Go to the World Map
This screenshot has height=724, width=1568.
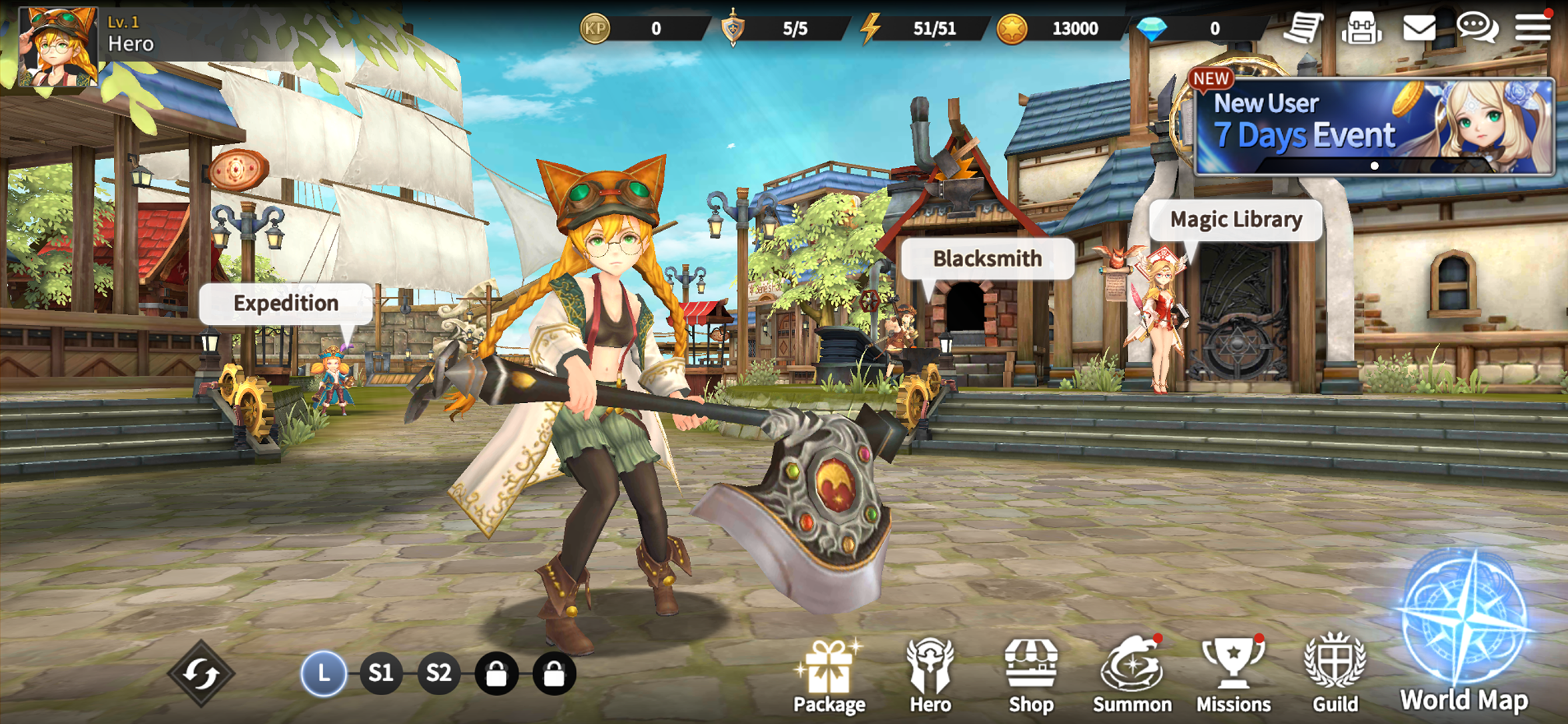pyautogui.click(x=1465, y=632)
